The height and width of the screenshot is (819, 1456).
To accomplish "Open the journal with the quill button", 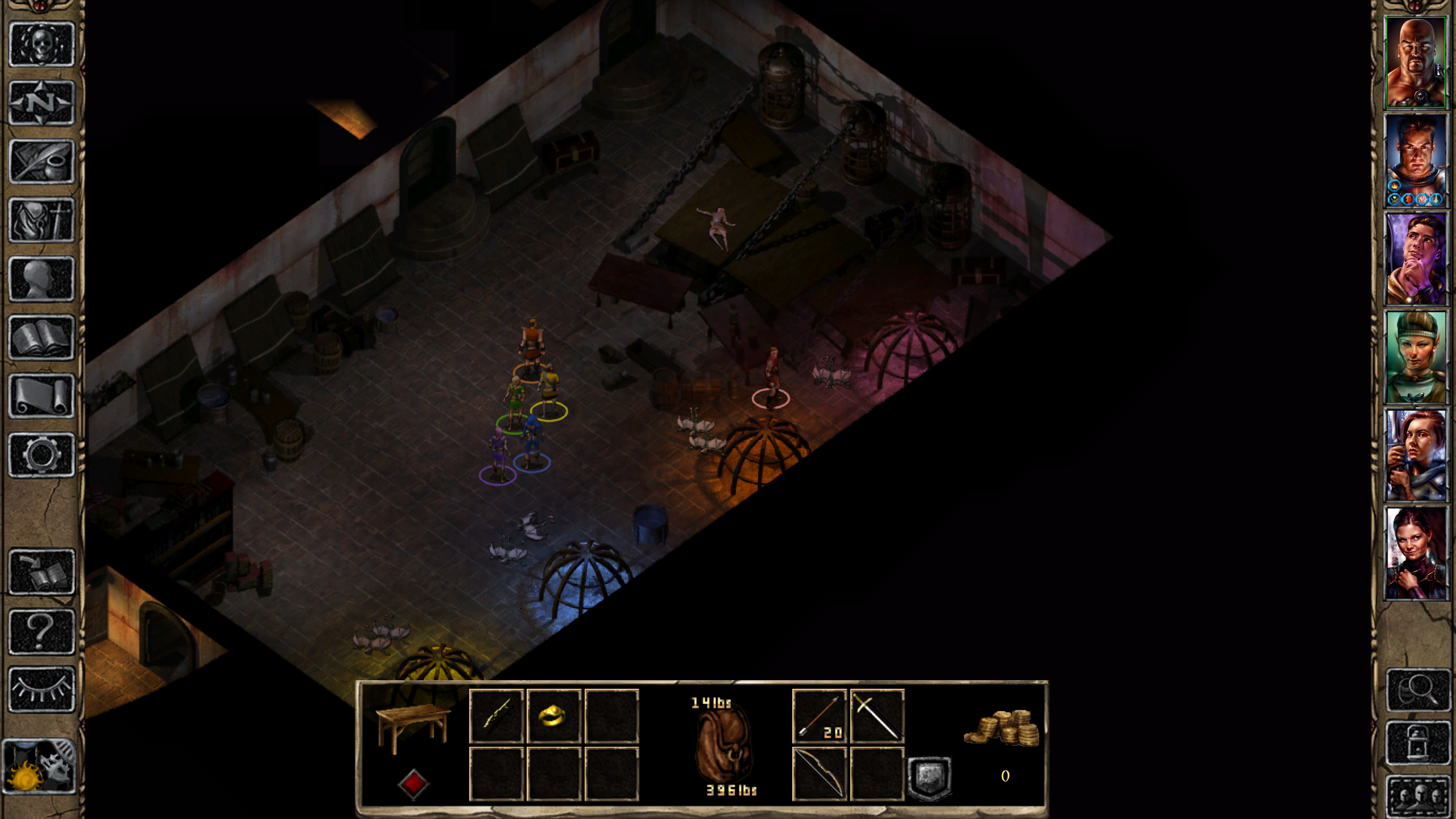I will (42, 162).
